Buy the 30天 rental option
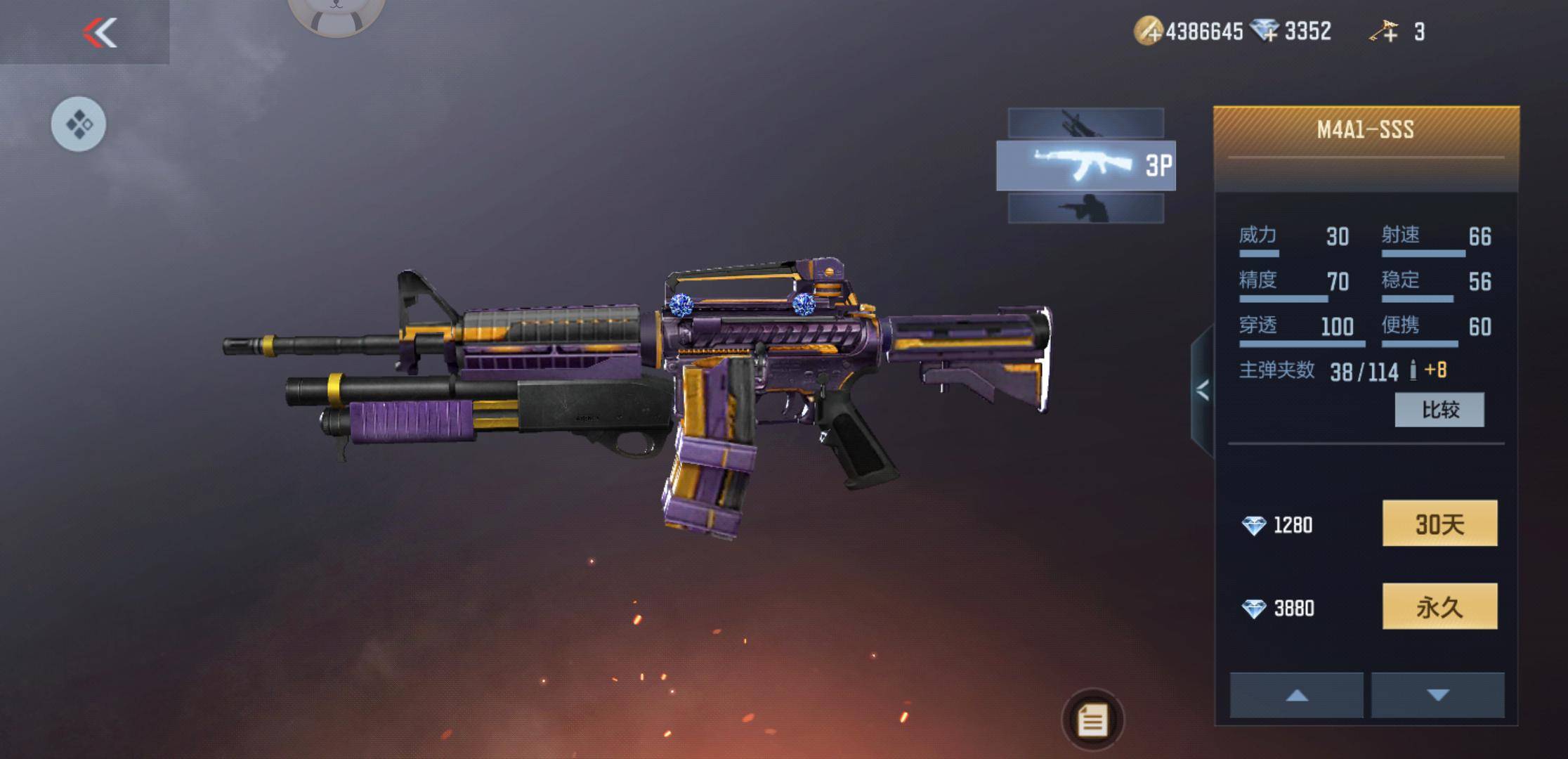This screenshot has height=759, width=1568. coord(1439,524)
